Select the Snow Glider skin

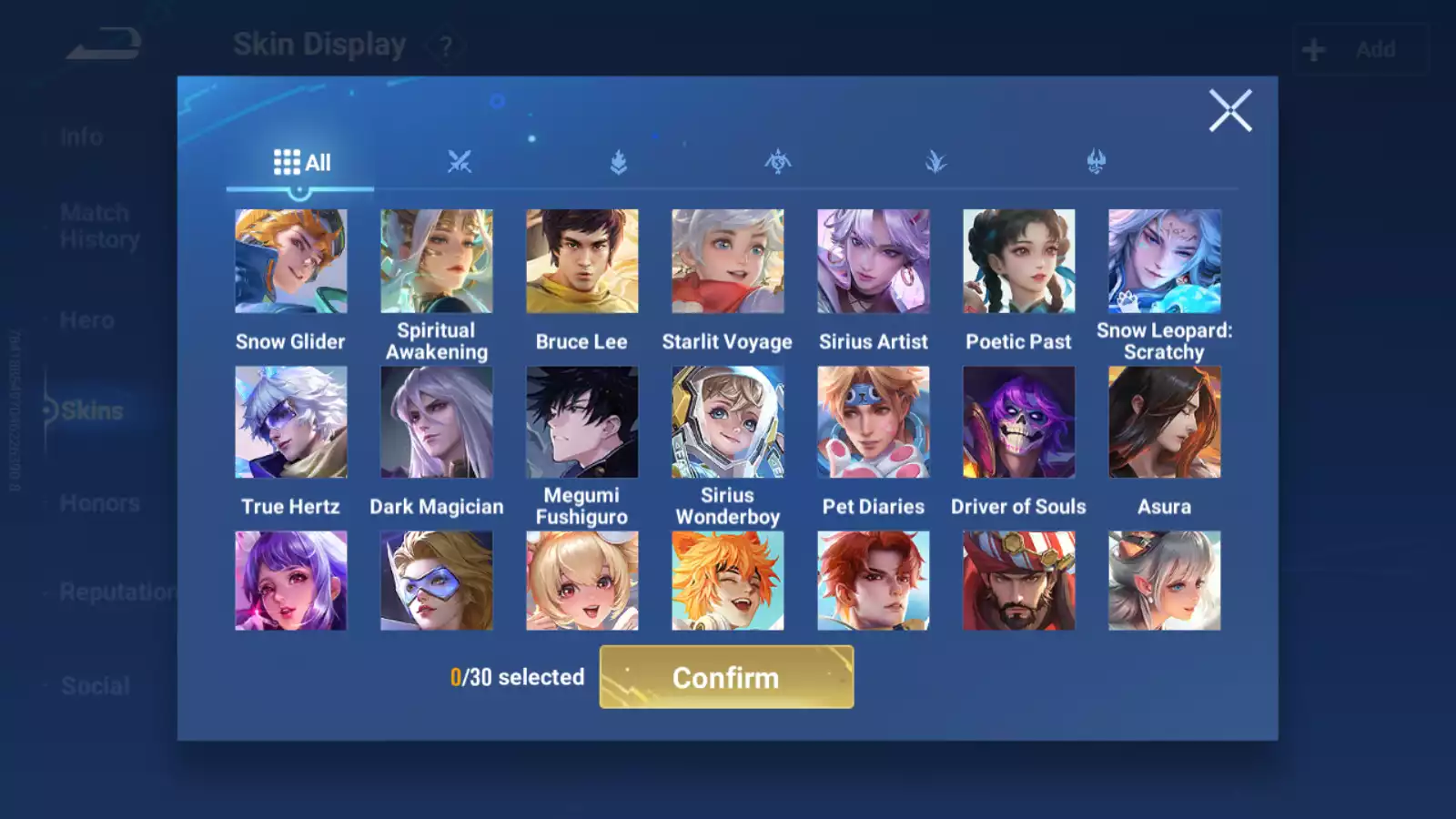[290, 261]
